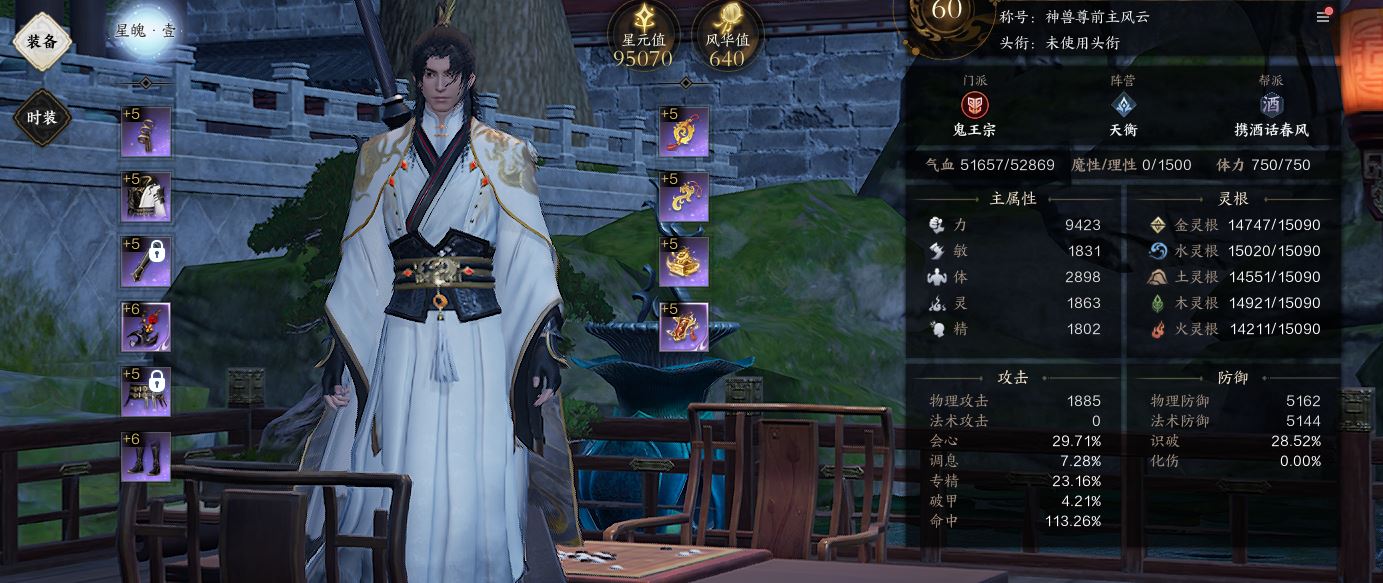This screenshot has height=583, width=1383.
Task: Open the 携酒话春风 guild emblem
Action: tap(1271, 105)
